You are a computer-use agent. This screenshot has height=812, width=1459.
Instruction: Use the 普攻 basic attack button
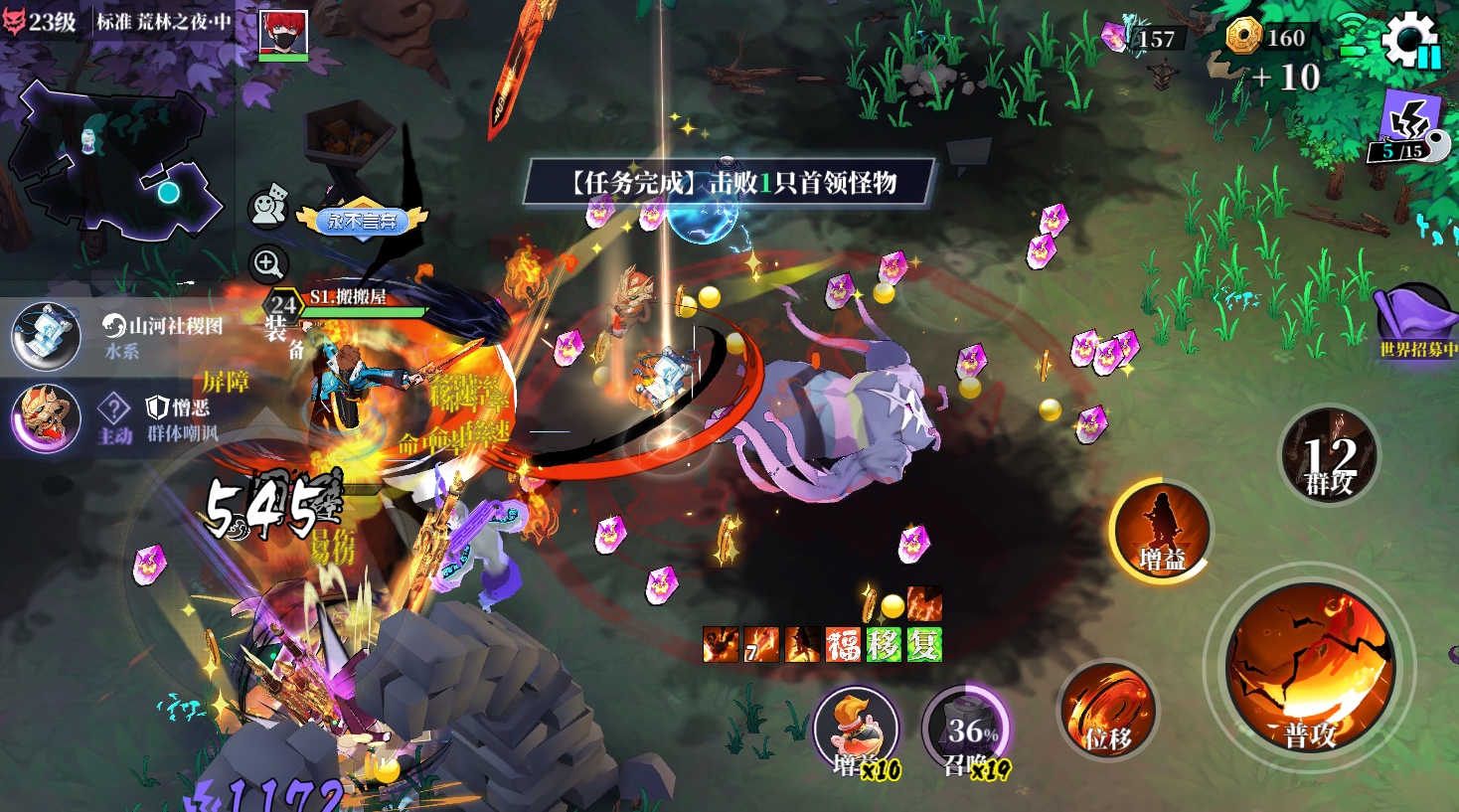(x=1309, y=670)
